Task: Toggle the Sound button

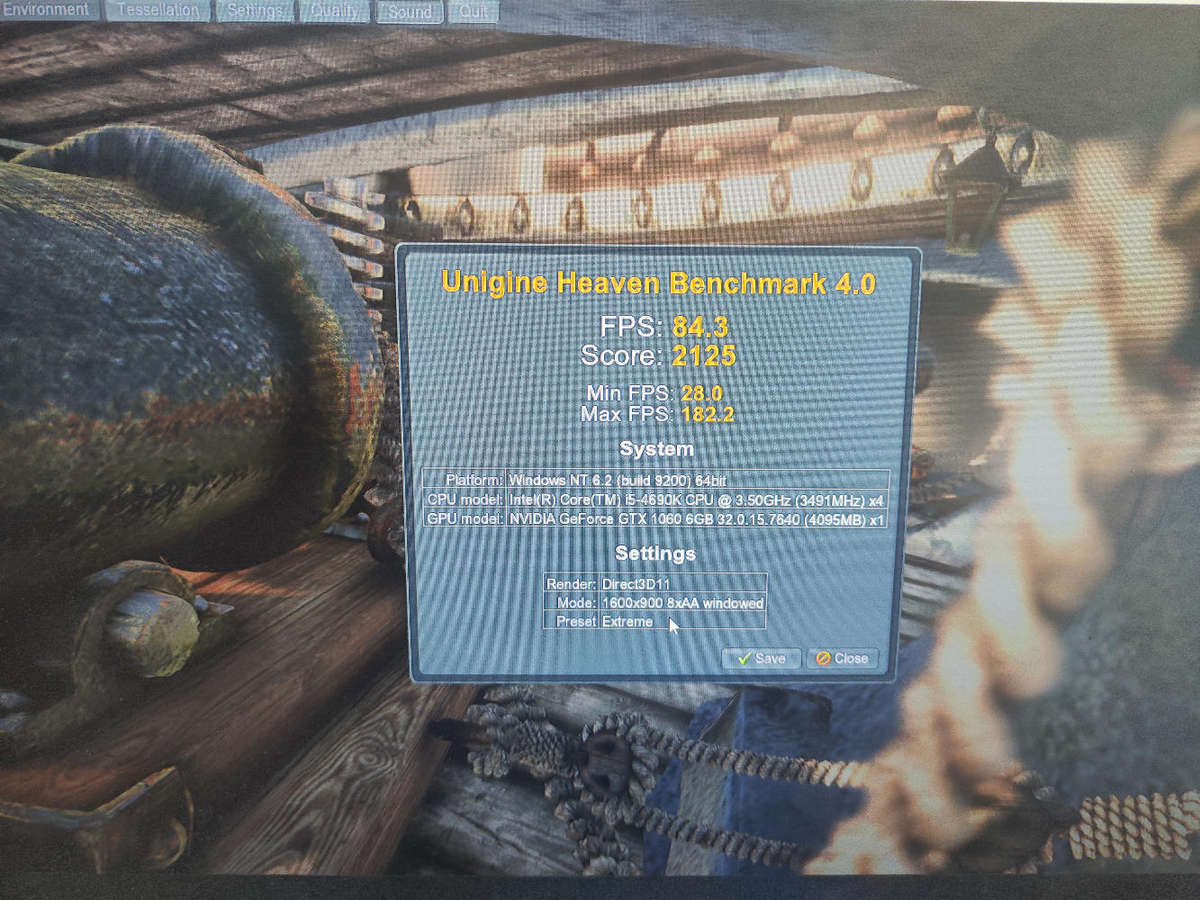Action: tap(410, 12)
